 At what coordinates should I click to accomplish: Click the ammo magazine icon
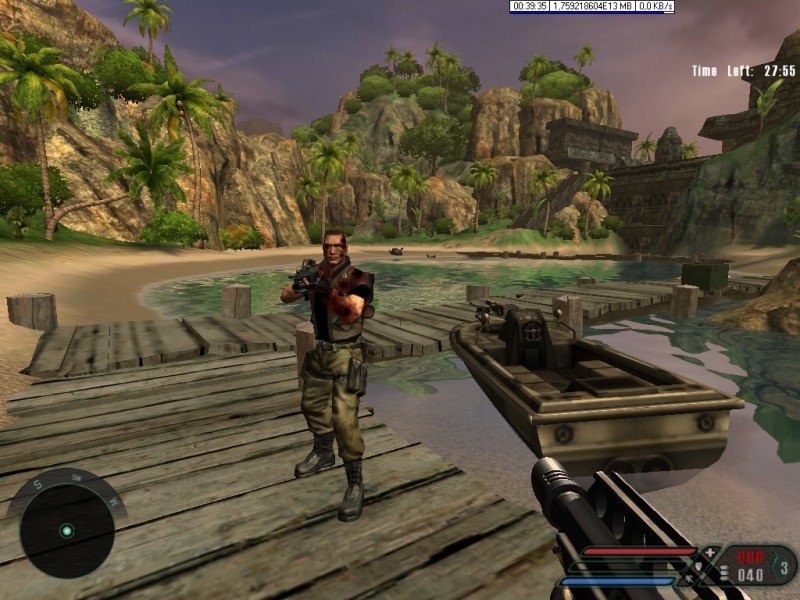726,574
